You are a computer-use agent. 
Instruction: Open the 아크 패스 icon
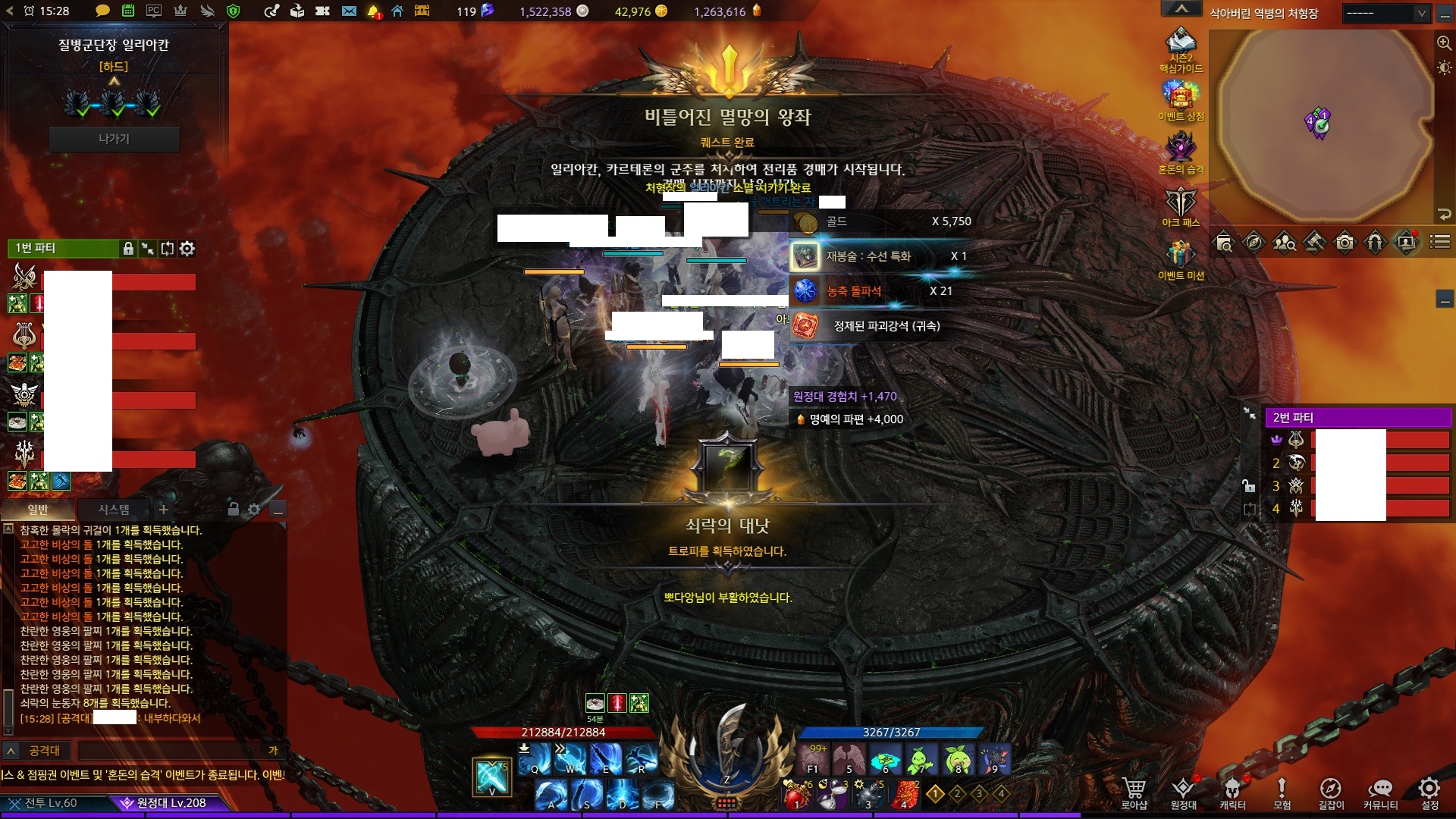click(x=1181, y=205)
